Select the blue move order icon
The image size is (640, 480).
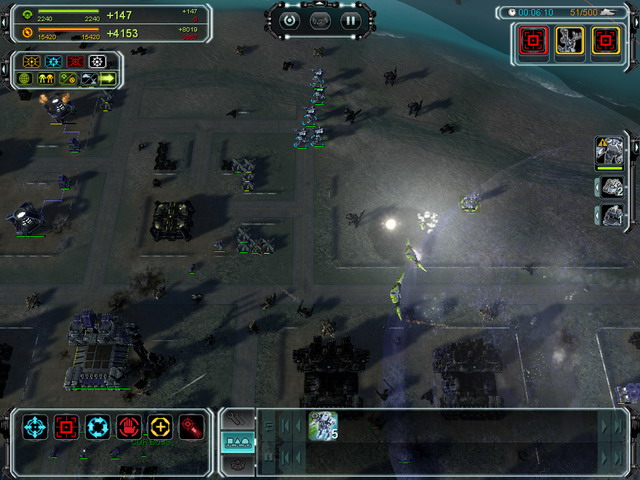click(x=35, y=427)
